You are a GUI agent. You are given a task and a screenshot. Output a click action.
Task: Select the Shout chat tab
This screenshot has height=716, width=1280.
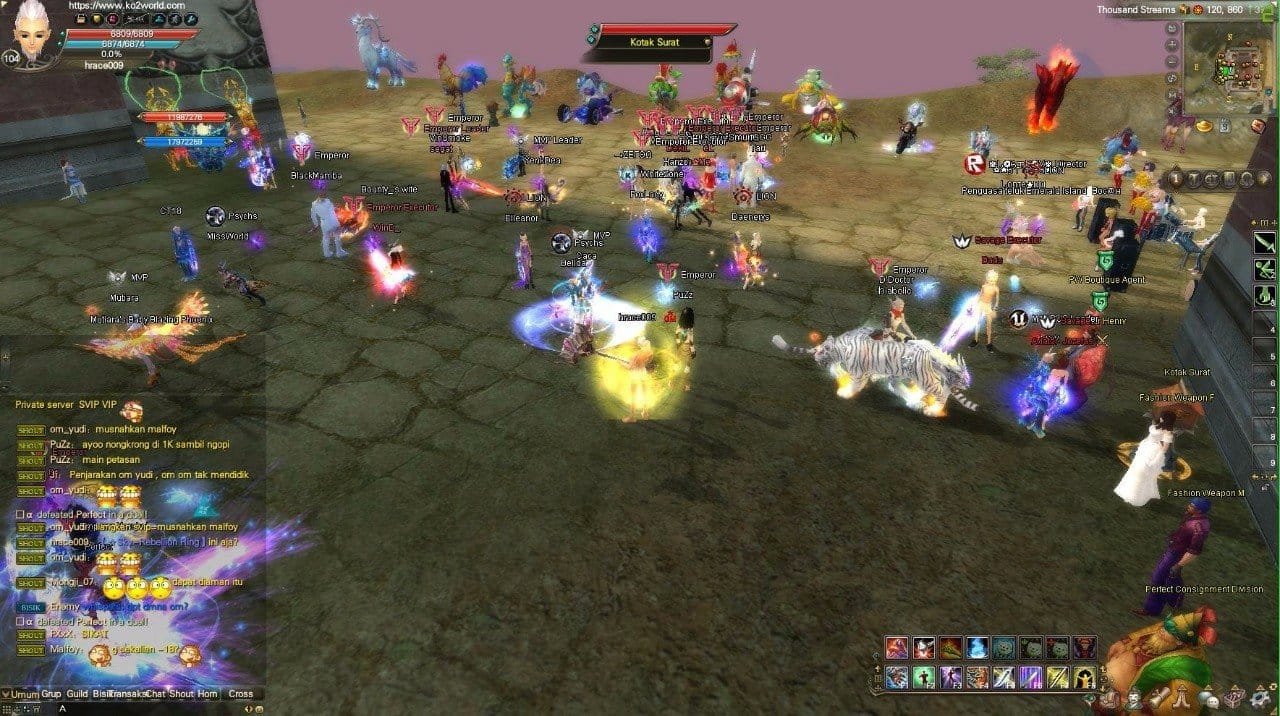[x=181, y=694]
